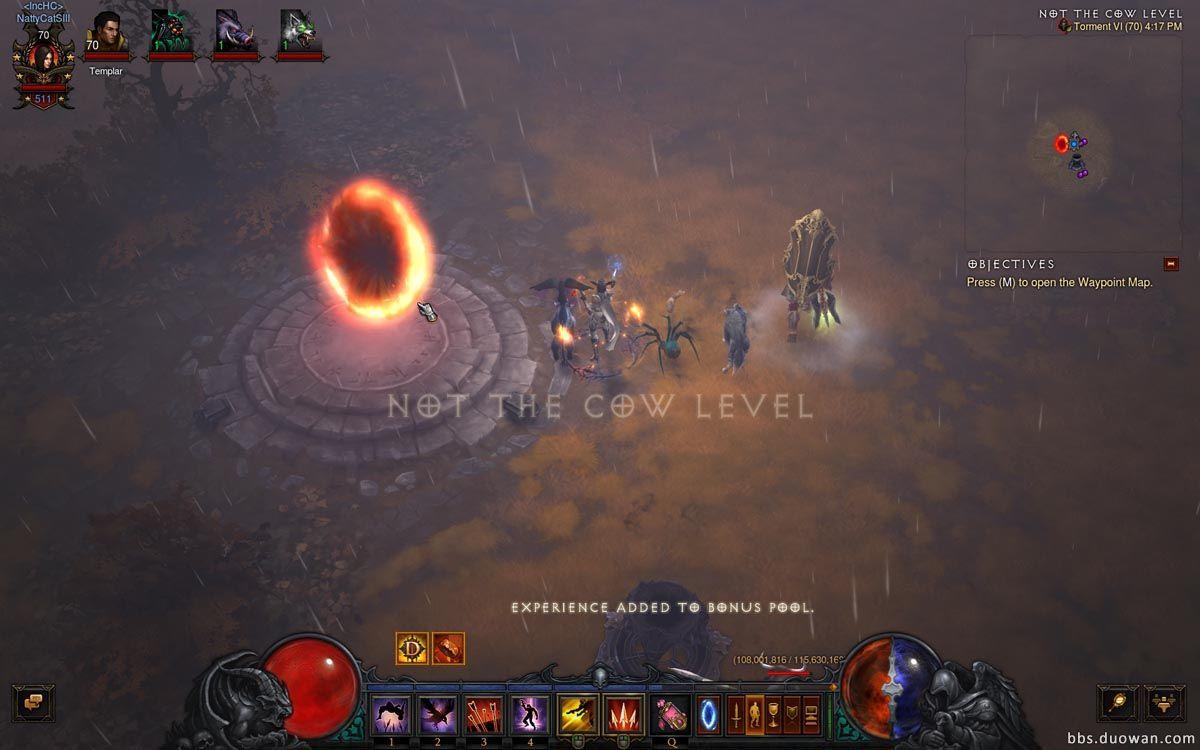Trigger the purple figure skill in slot 4
The width and height of the screenshot is (1200, 750).
pos(528,714)
